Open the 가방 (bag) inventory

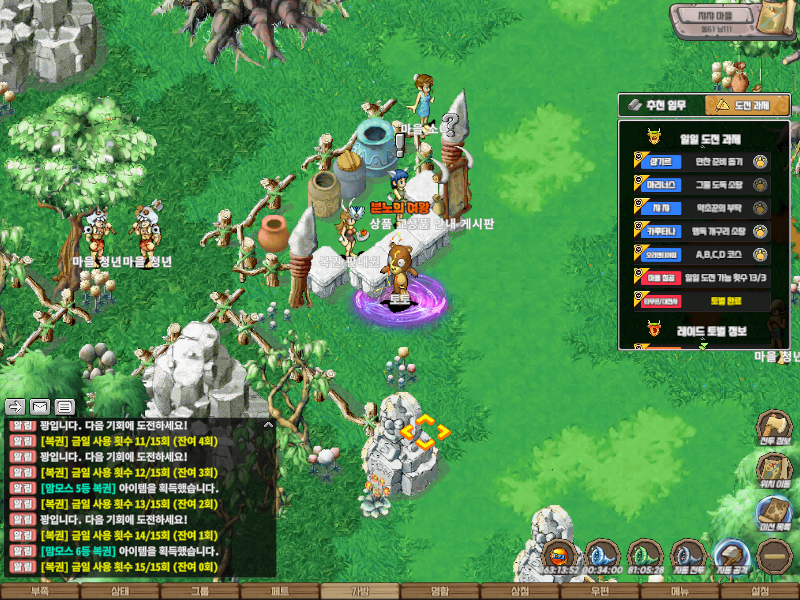(360, 591)
